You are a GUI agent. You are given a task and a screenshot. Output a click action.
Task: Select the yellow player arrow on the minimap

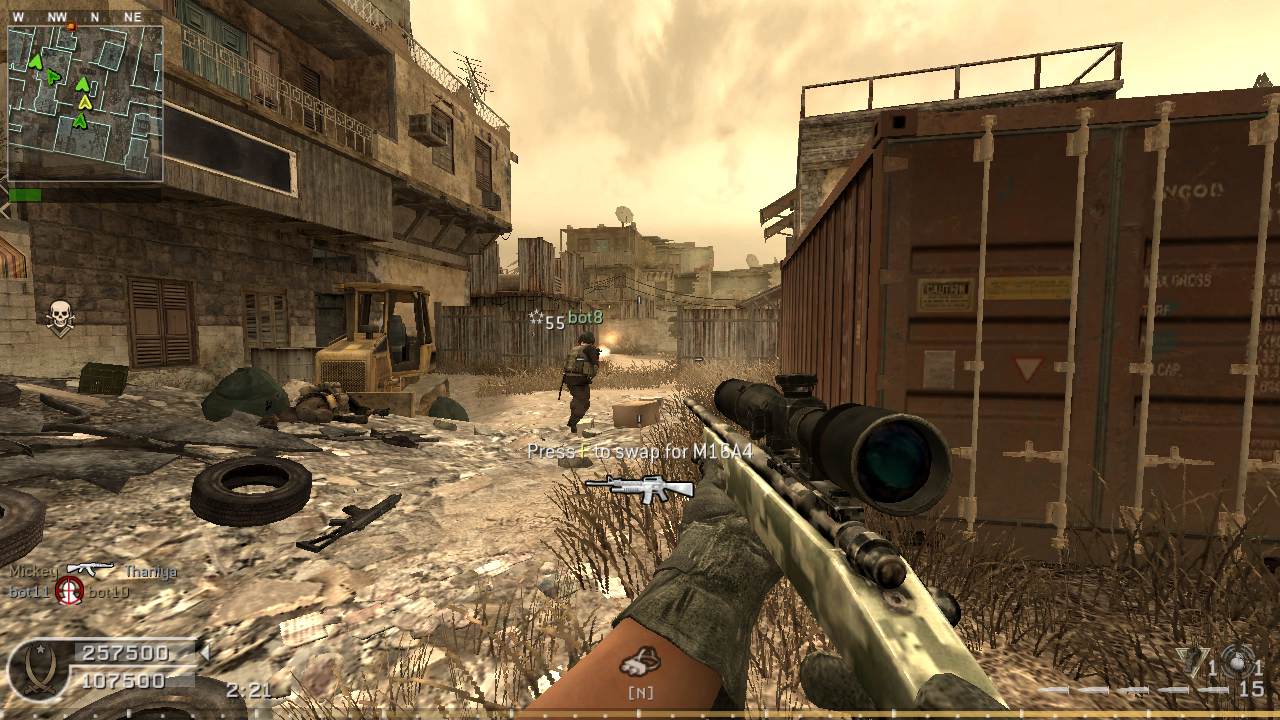[86, 101]
